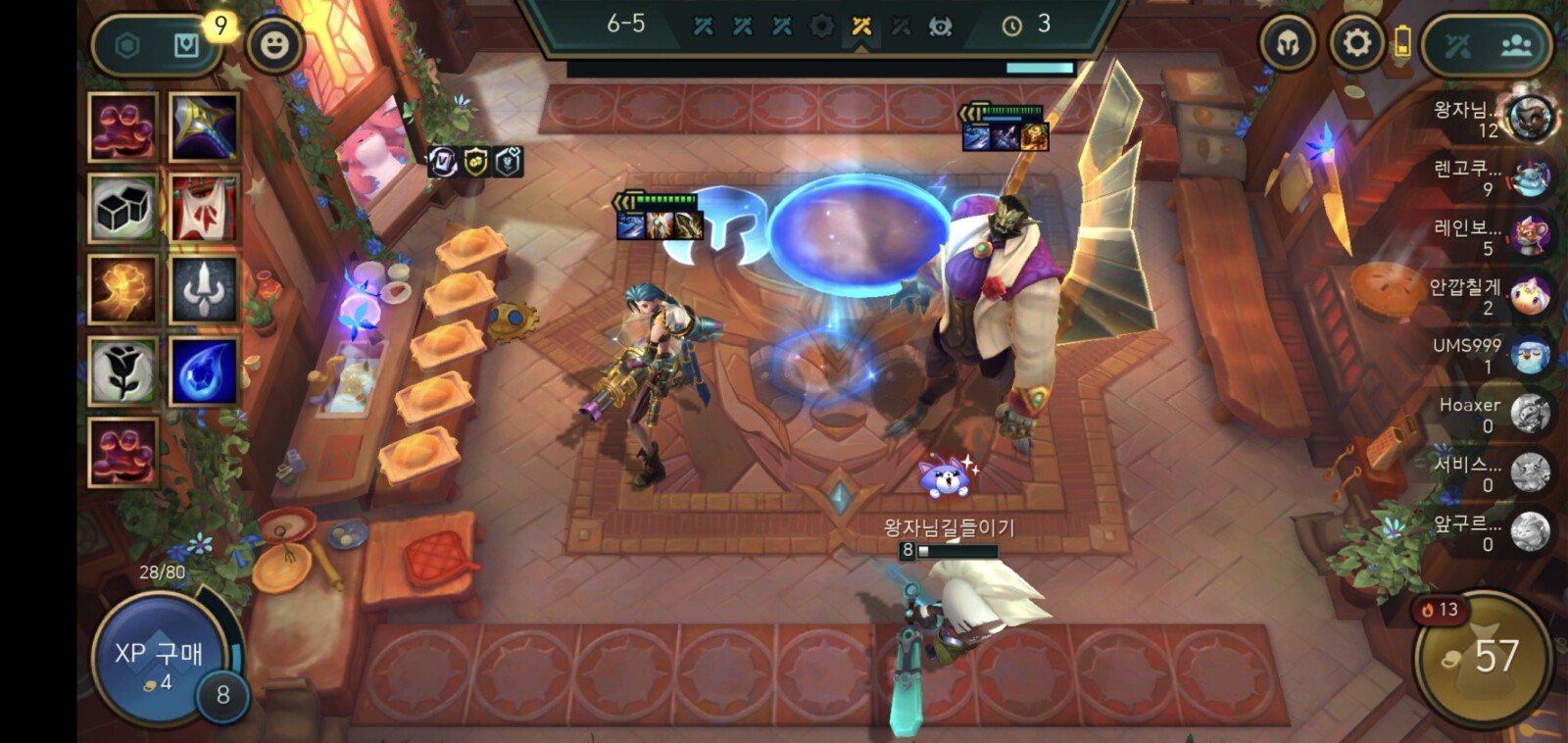Tap the helmet icon button

(x=1288, y=43)
